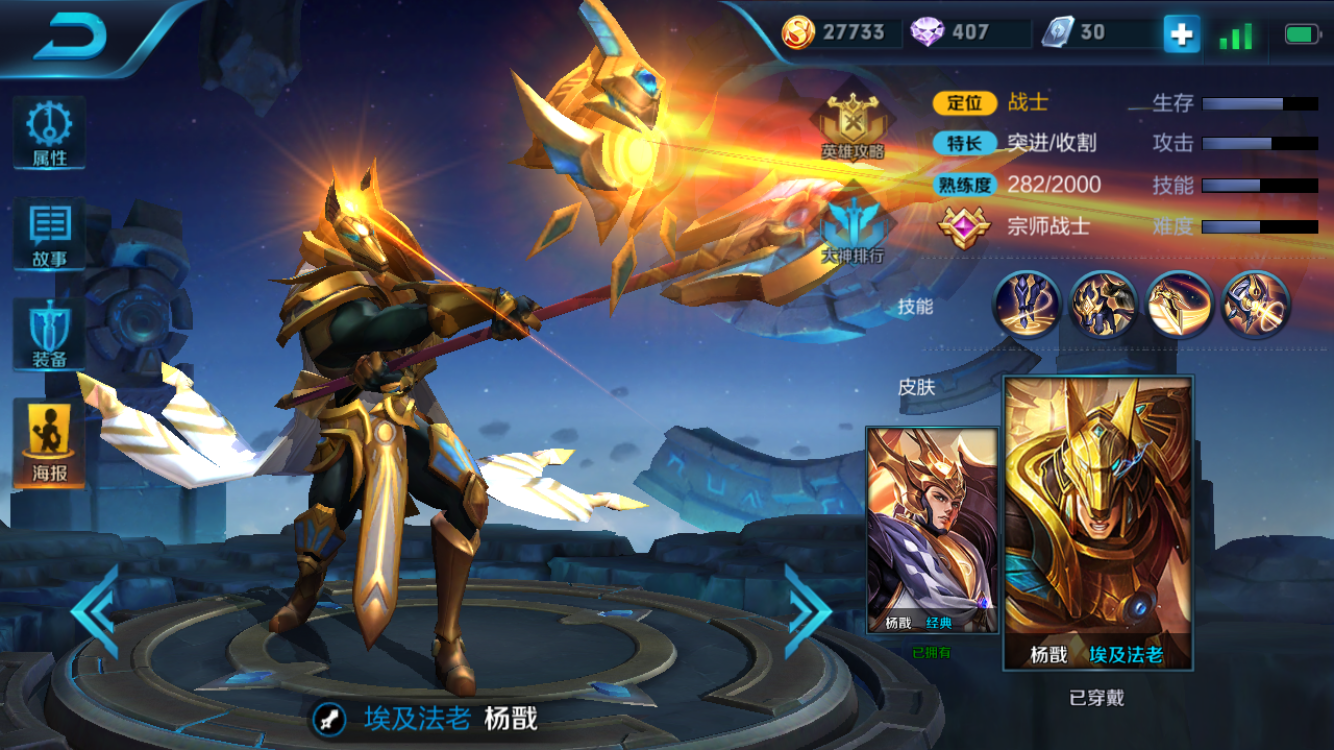Select the third skill icon
Viewport: 1334px width, 750px height.
(x=1180, y=304)
